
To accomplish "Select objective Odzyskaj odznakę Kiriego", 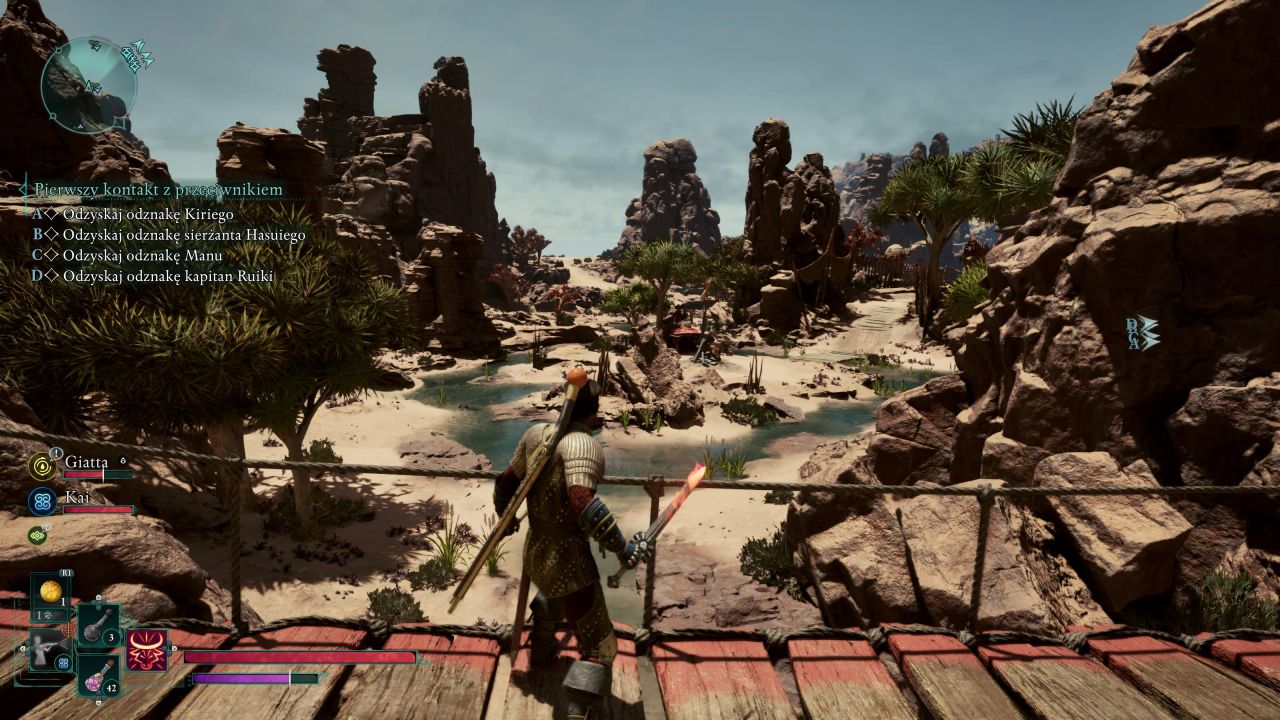I will point(147,214).
